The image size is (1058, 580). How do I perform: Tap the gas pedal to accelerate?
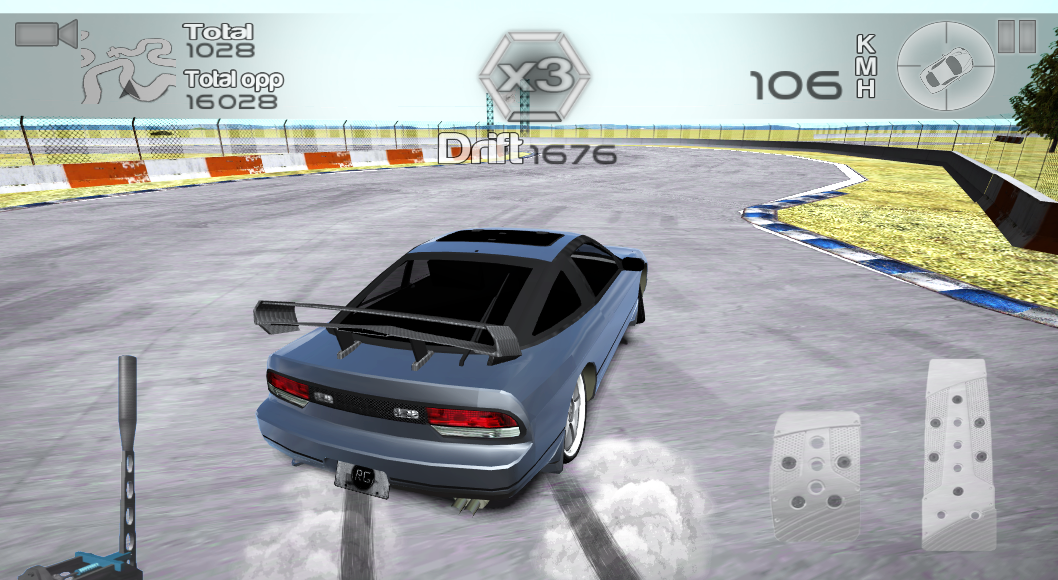959,453
